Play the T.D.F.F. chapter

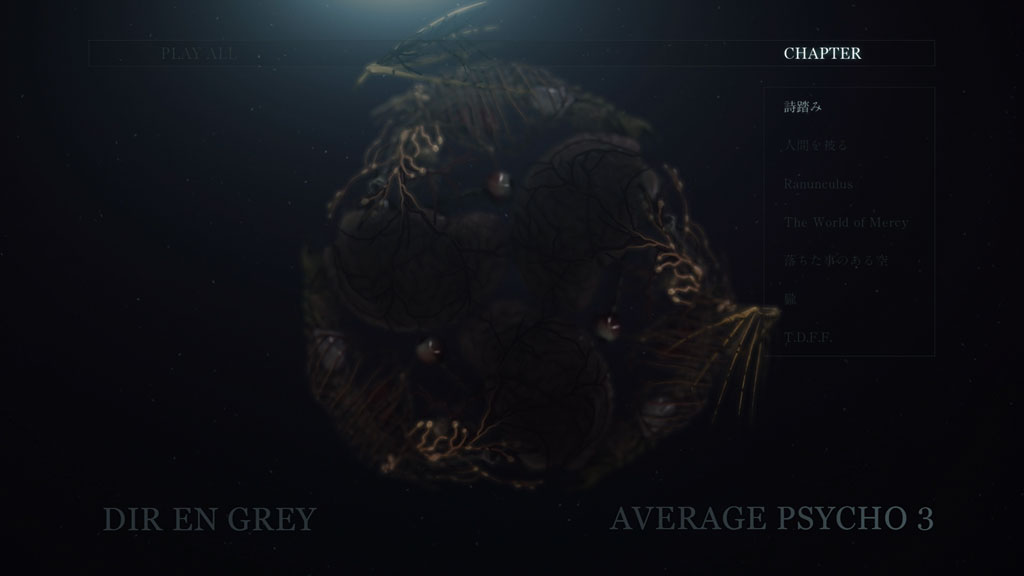point(809,338)
